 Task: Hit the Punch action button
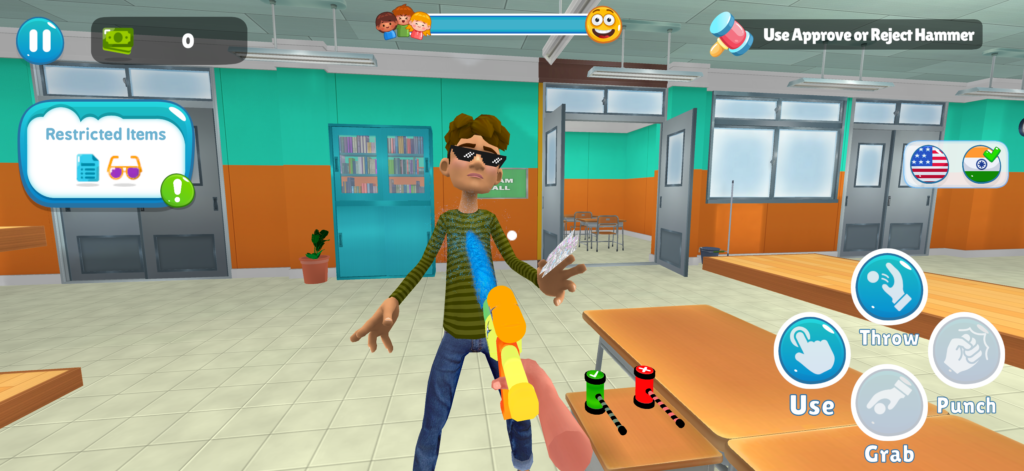pyautogui.click(x=965, y=352)
